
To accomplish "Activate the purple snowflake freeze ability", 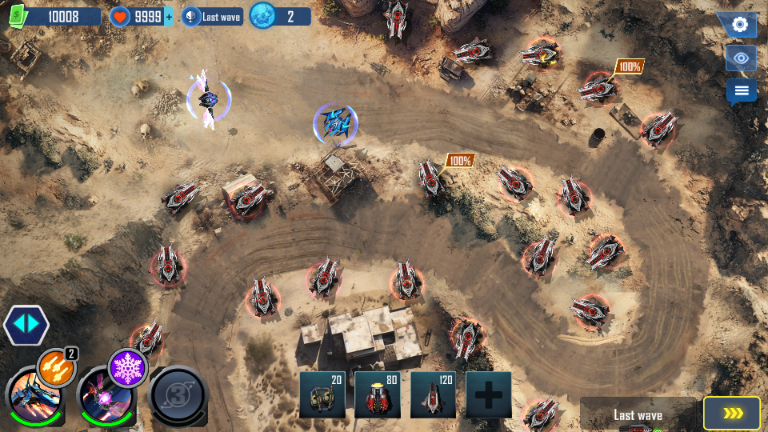I will click(x=127, y=367).
